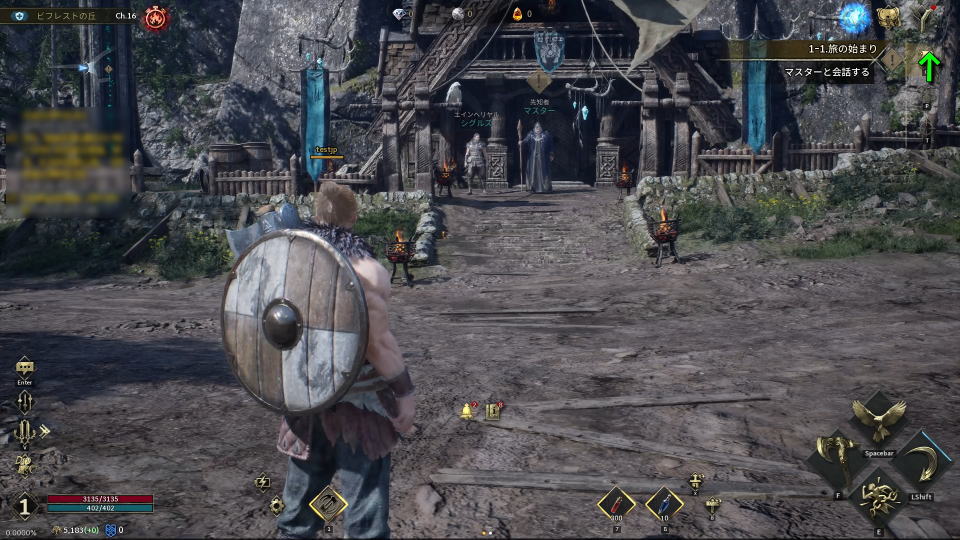The image size is (960, 540).
Task: Use the blue mana potion slot
Action: [x=664, y=503]
